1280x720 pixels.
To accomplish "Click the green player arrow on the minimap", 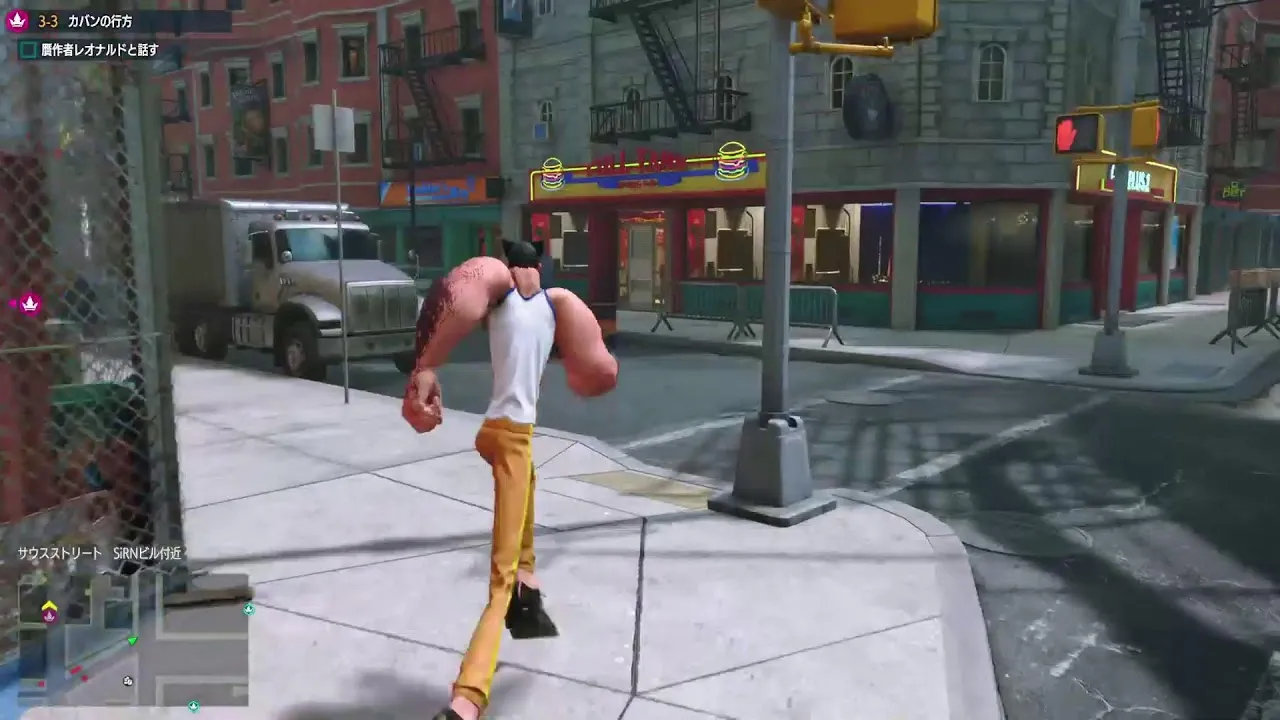I will click(132, 641).
